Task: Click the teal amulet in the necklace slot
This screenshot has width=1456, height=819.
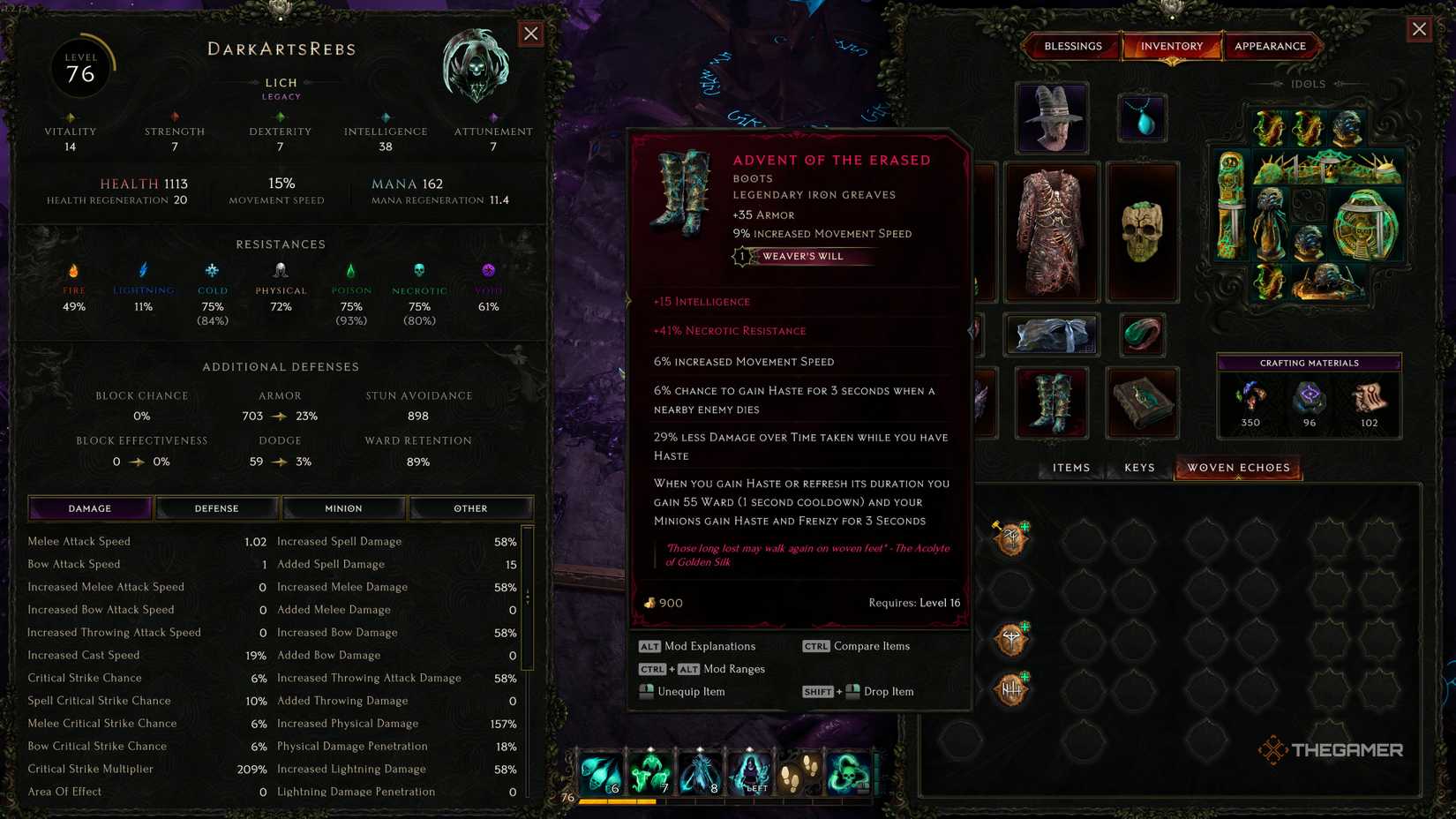Action: pyautogui.click(x=1143, y=118)
